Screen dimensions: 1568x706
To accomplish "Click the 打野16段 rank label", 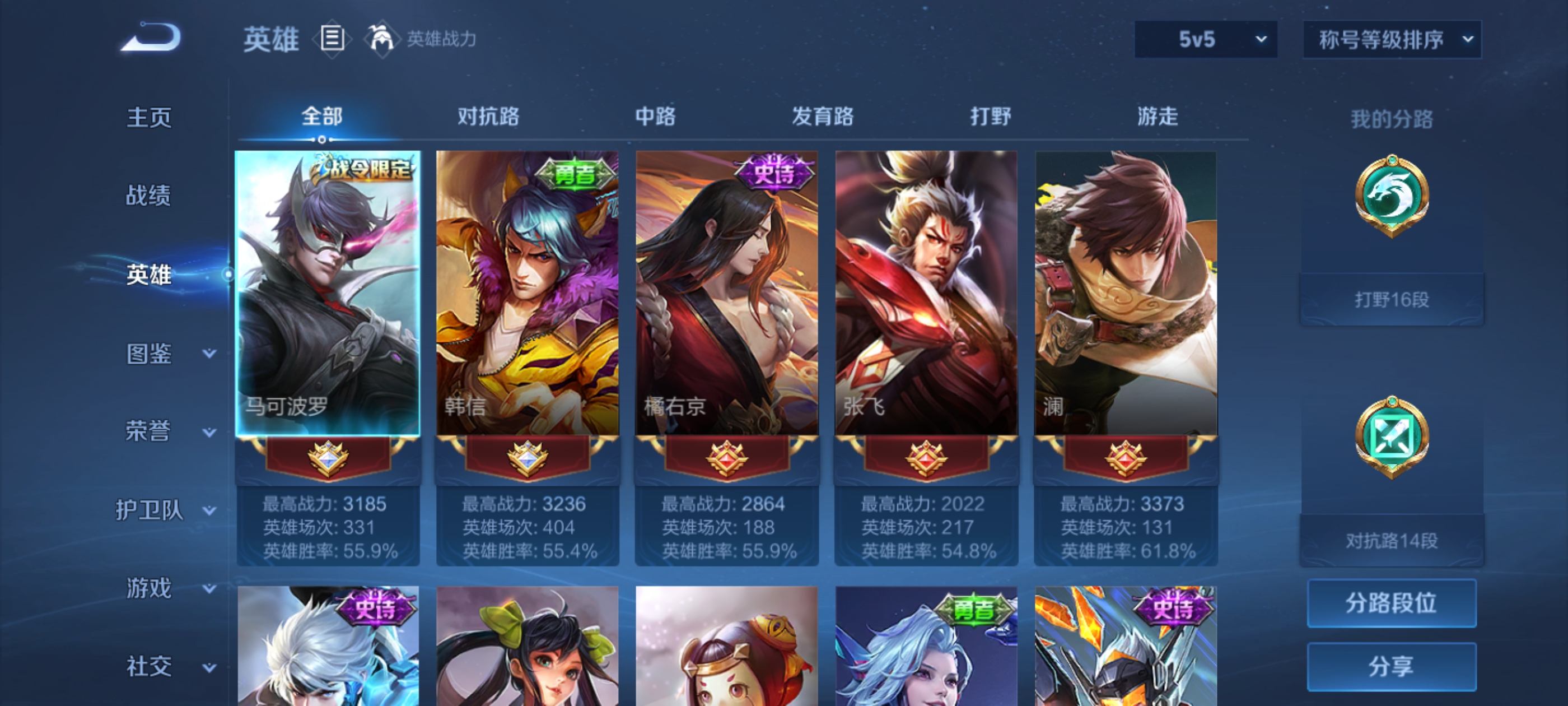I will click(x=1392, y=299).
